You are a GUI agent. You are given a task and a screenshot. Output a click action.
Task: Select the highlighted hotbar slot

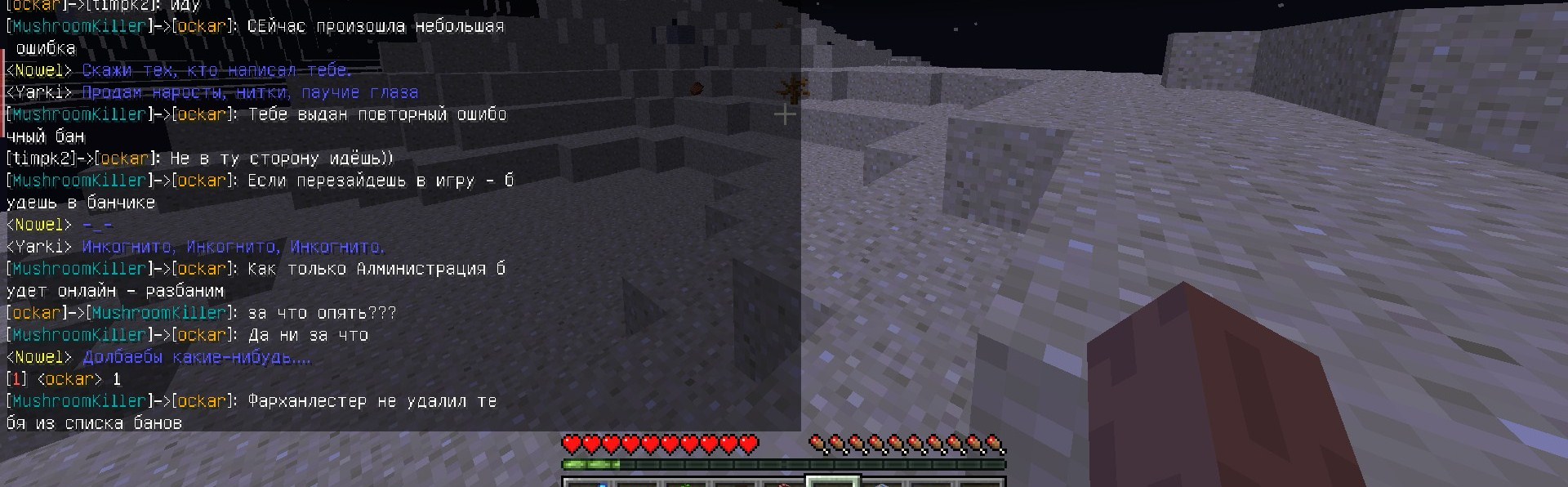click(832, 482)
